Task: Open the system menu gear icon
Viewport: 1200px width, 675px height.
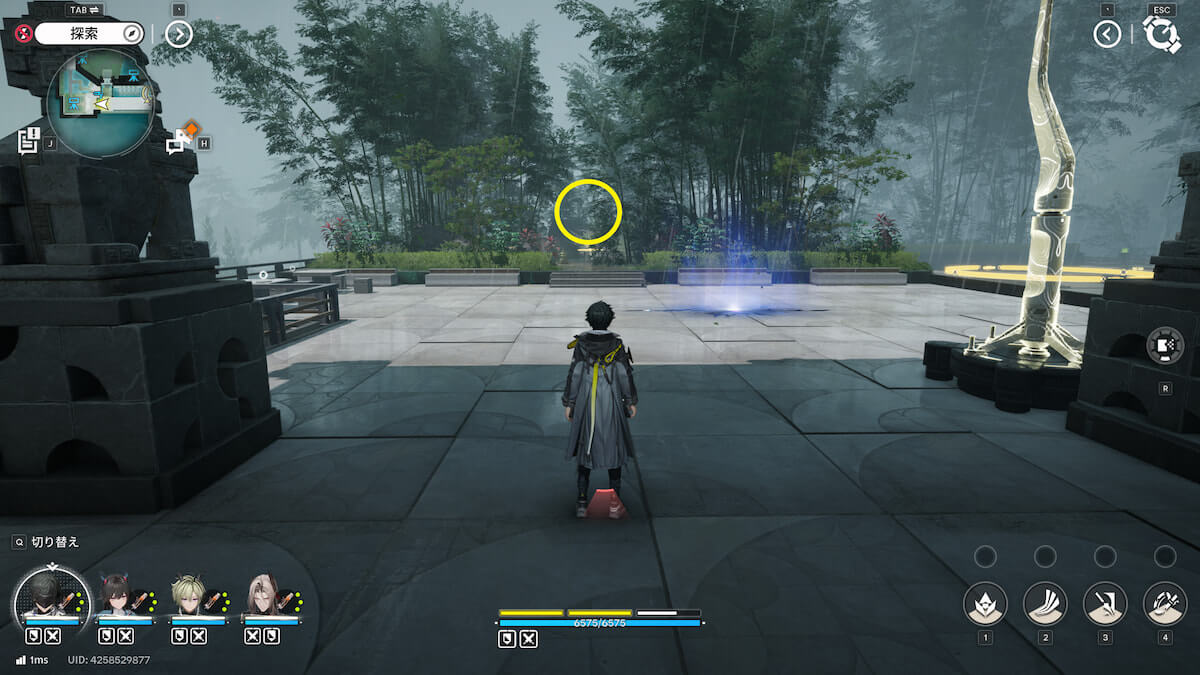Action: coord(1162,34)
